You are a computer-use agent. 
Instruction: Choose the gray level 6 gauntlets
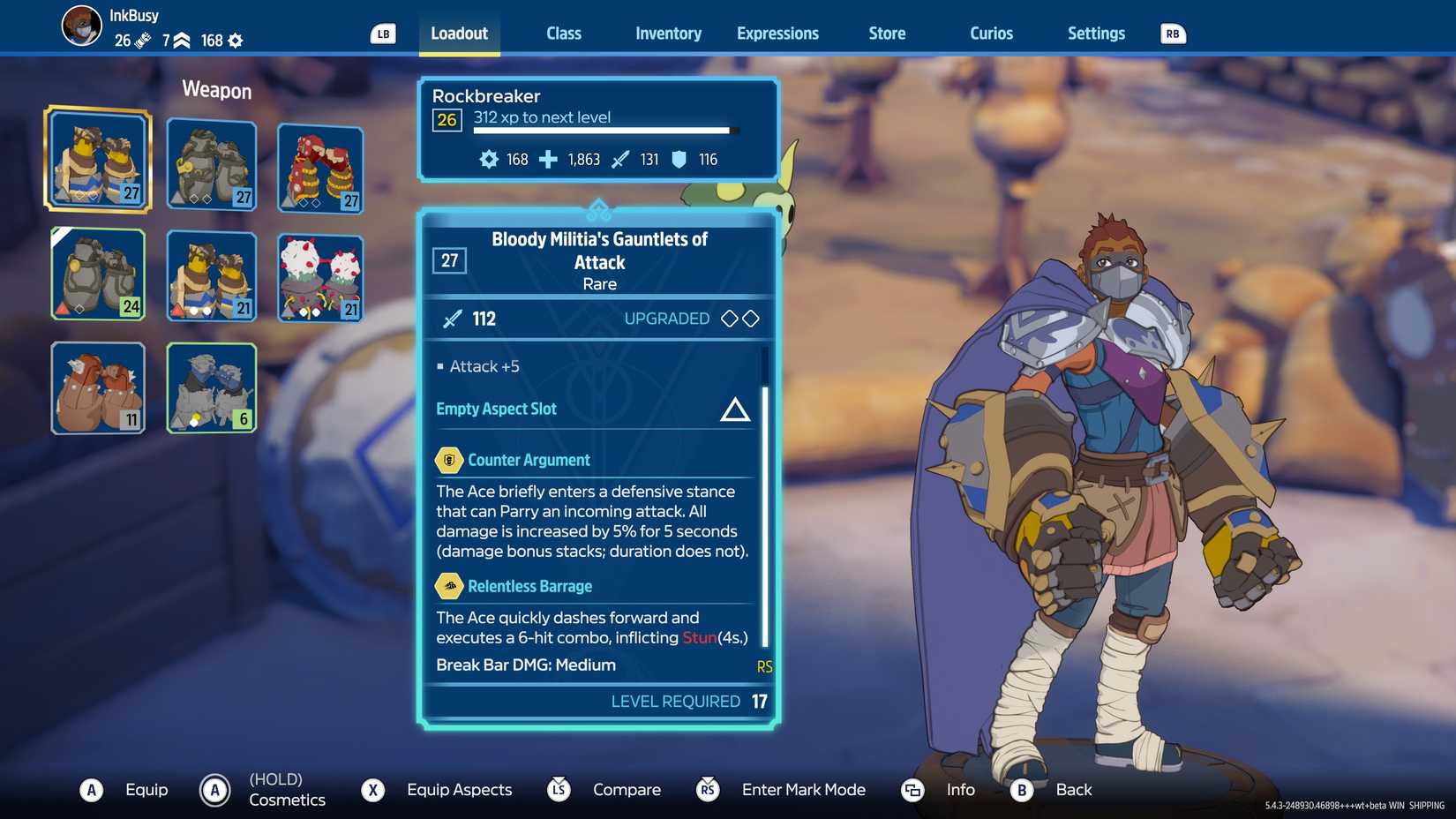click(212, 388)
